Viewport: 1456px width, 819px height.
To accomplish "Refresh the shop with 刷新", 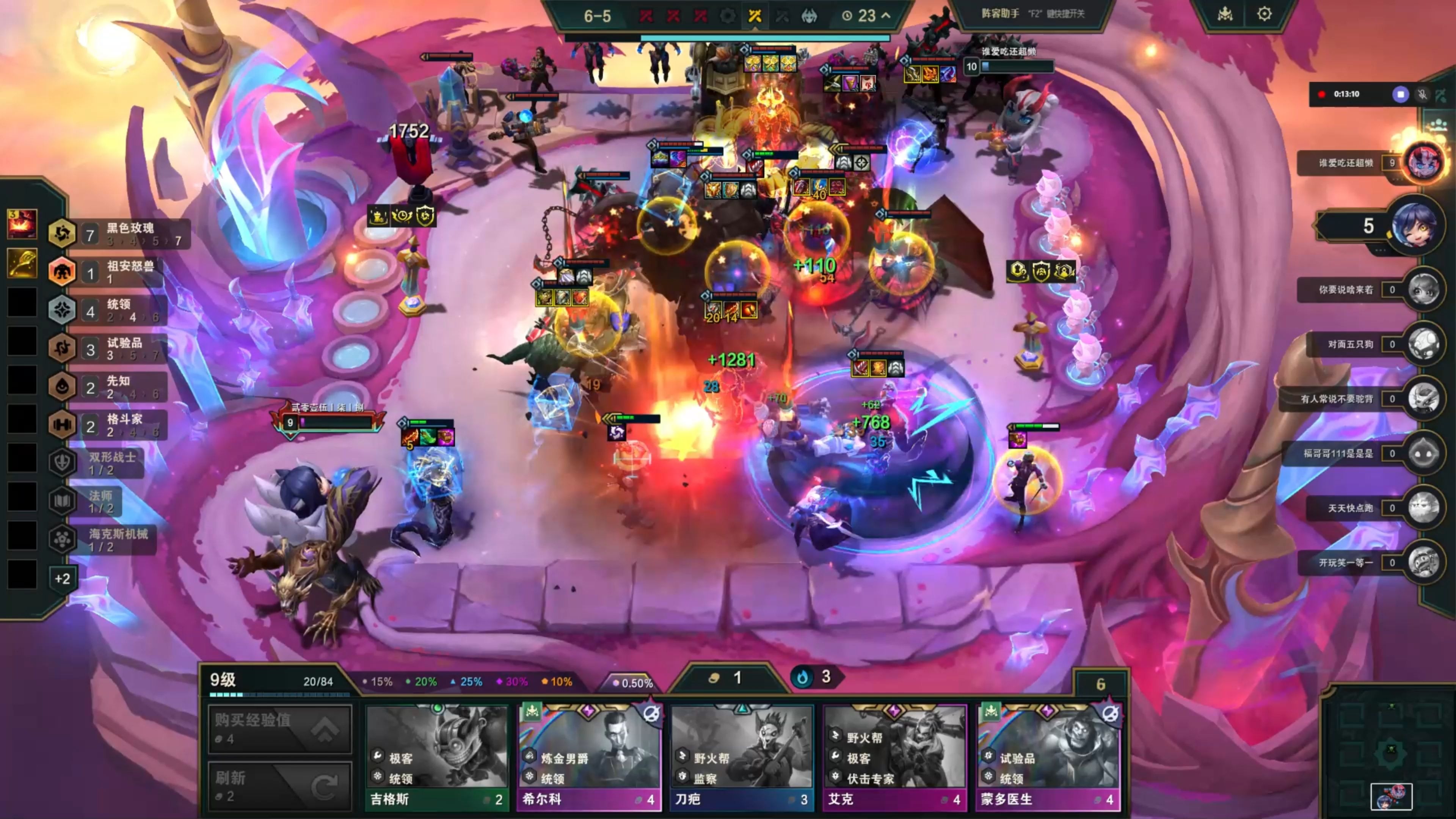I will pyautogui.click(x=280, y=787).
